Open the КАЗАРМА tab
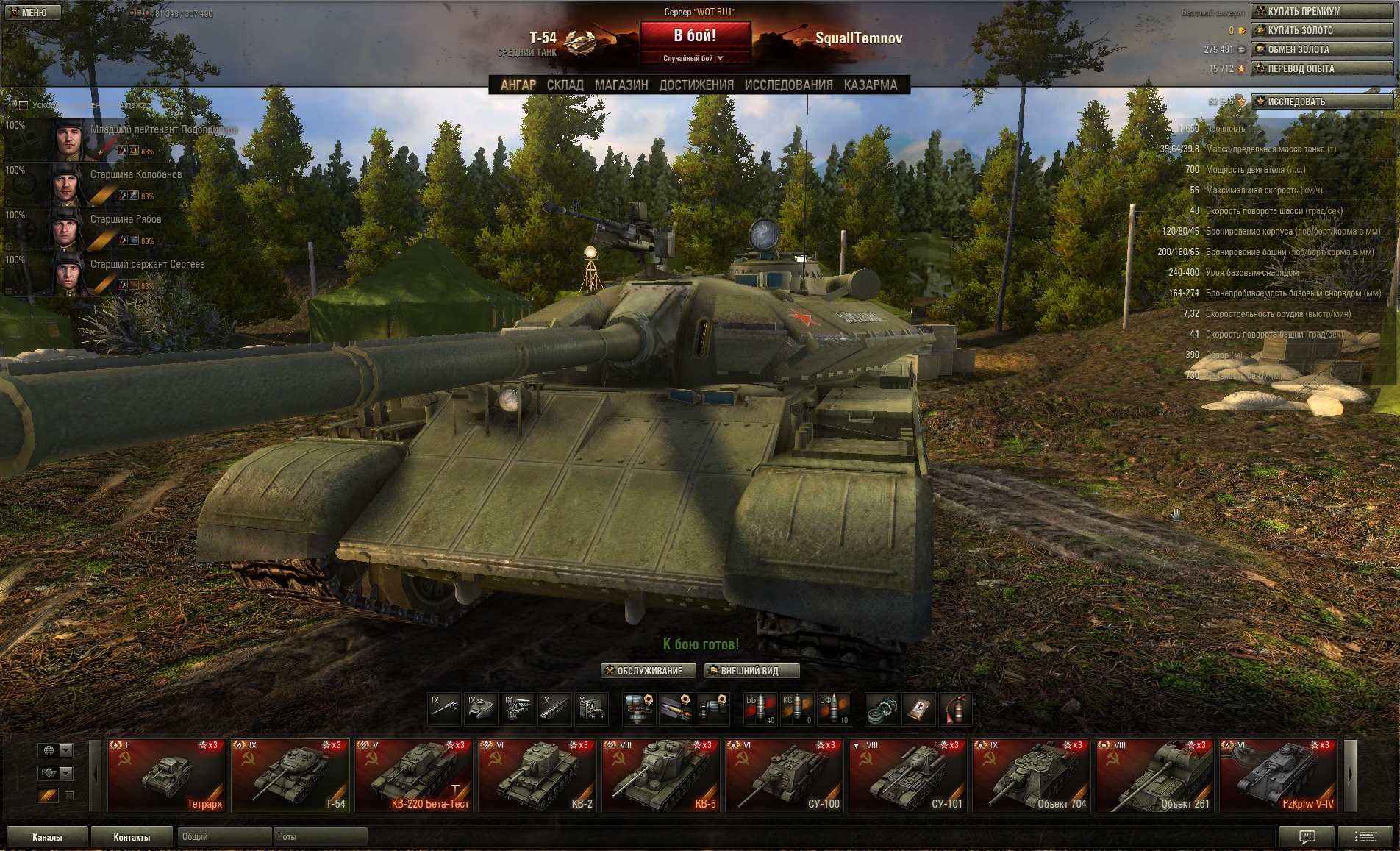 [871, 85]
